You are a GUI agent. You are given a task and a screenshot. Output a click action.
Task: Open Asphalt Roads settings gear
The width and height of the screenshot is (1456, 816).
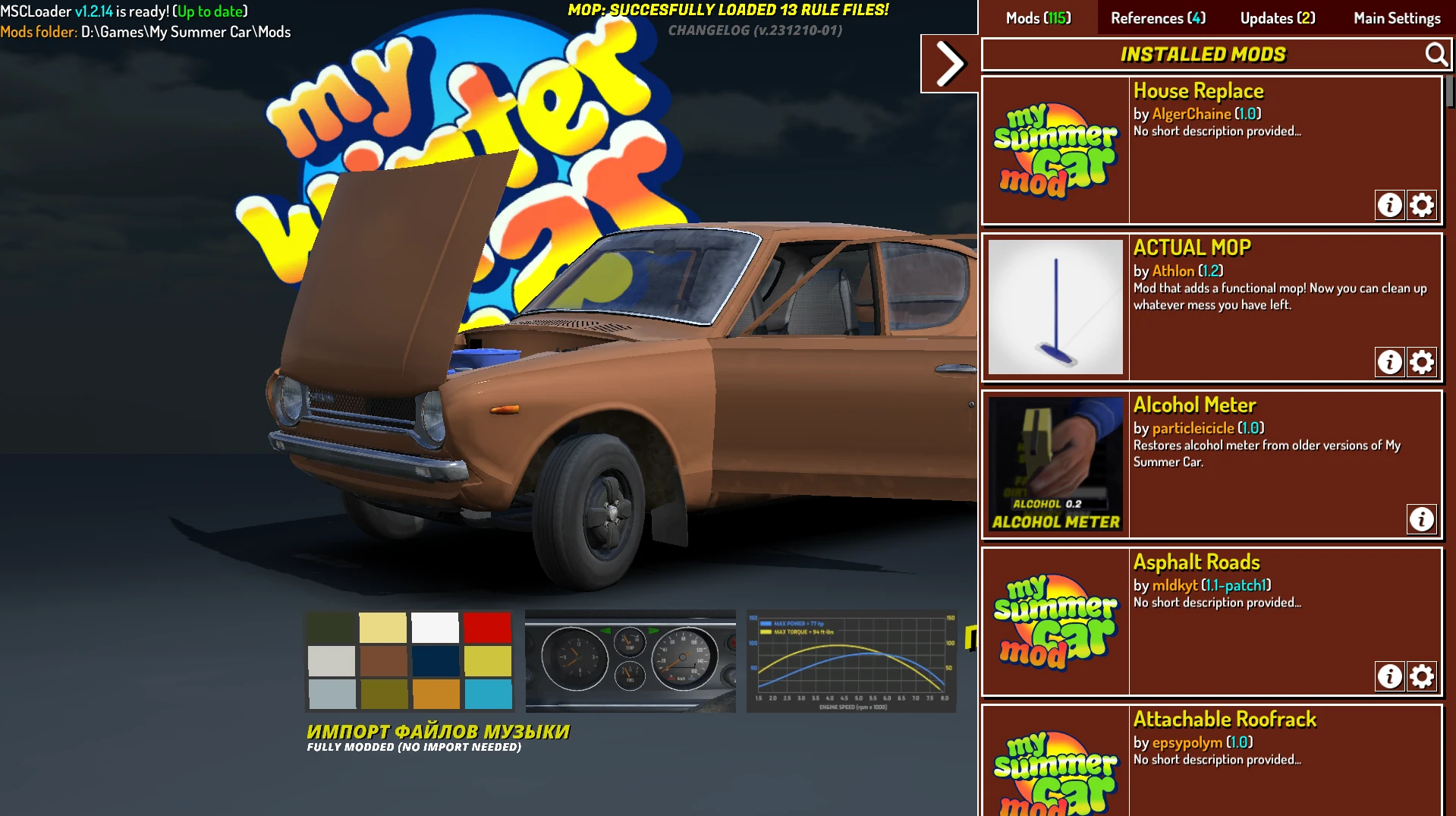pyautogui.click(x=1423, y=676)
